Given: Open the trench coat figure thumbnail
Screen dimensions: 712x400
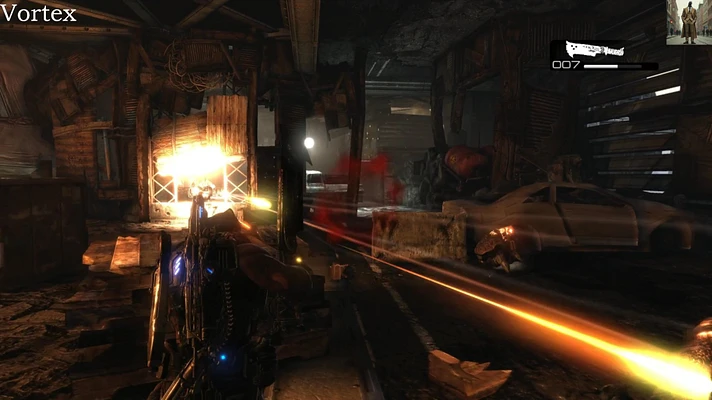Looking at the screenshot, I should 689,22.
